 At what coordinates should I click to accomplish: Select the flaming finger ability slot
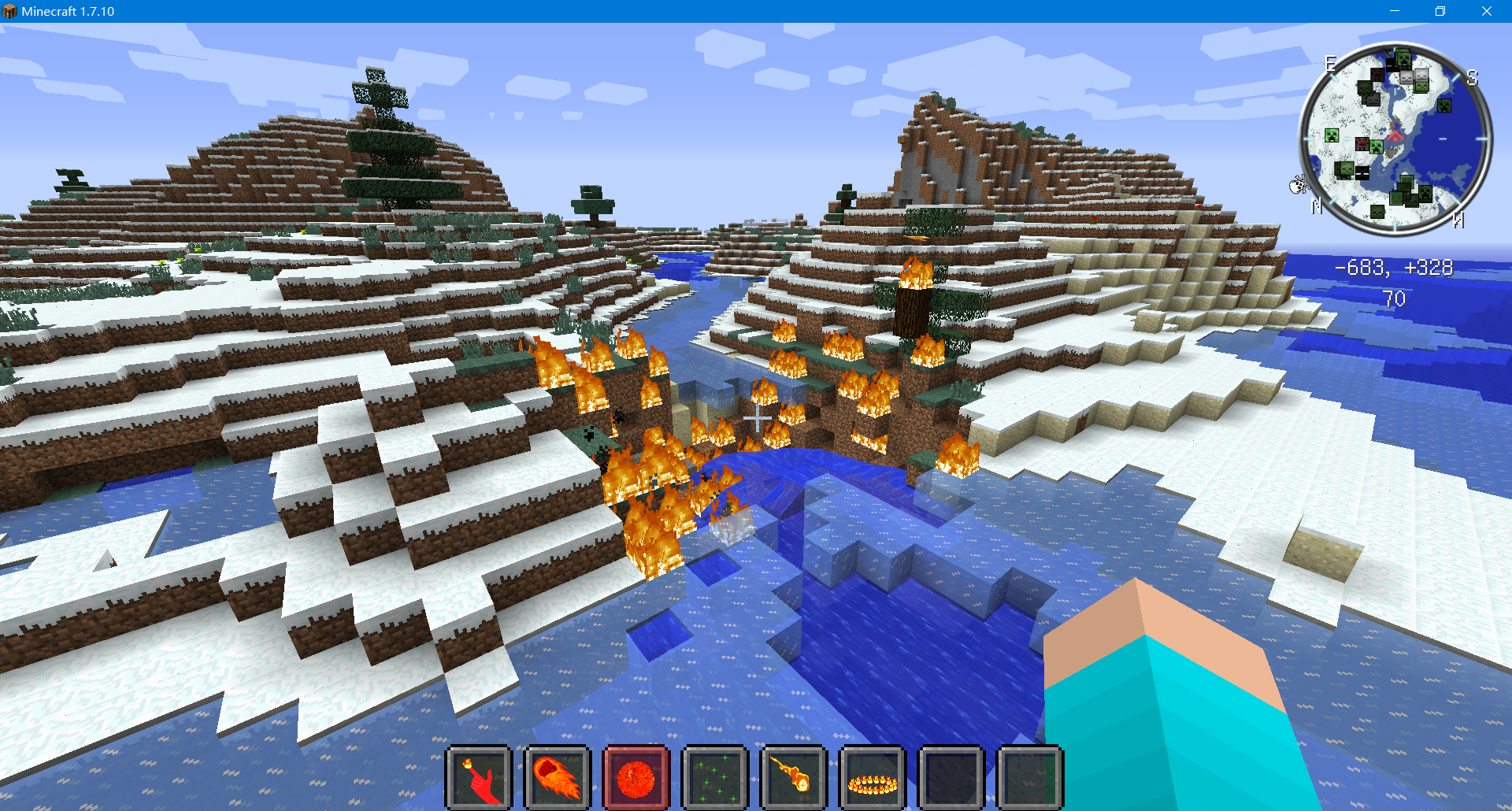pos(479,777)
